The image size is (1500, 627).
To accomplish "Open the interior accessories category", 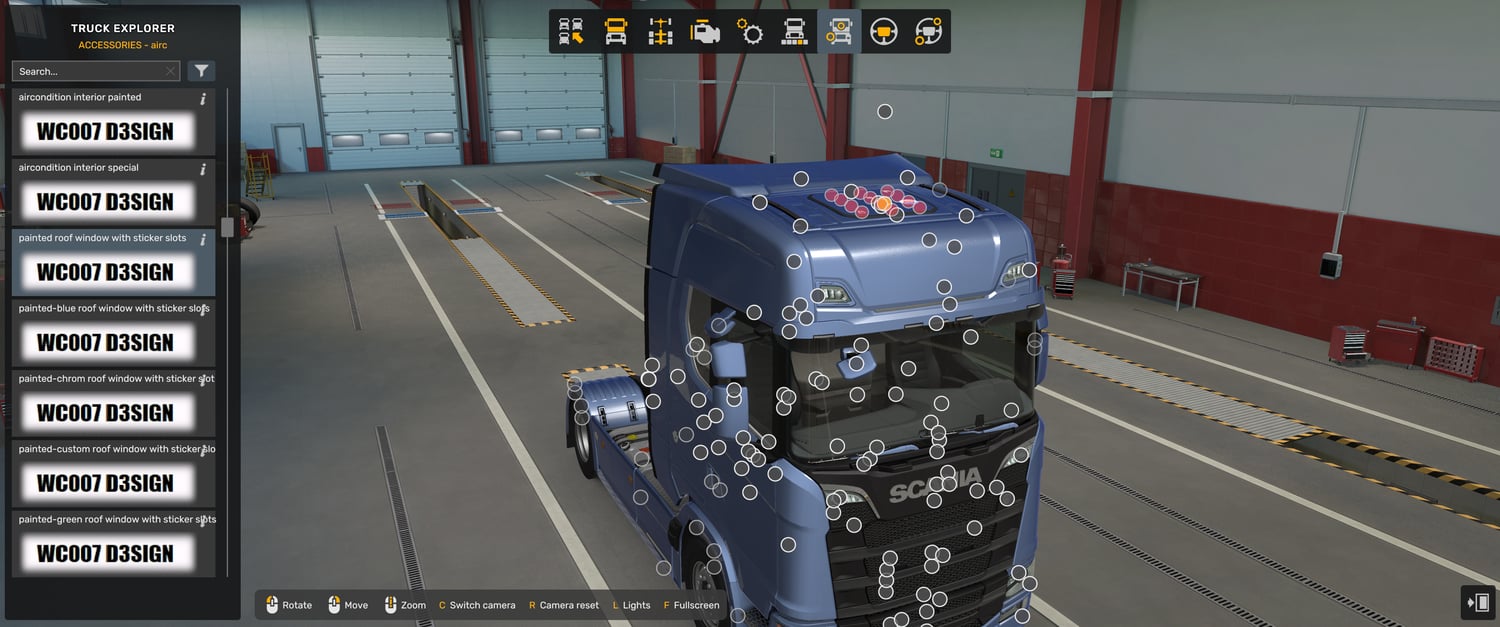I will (x=928, y=32).
